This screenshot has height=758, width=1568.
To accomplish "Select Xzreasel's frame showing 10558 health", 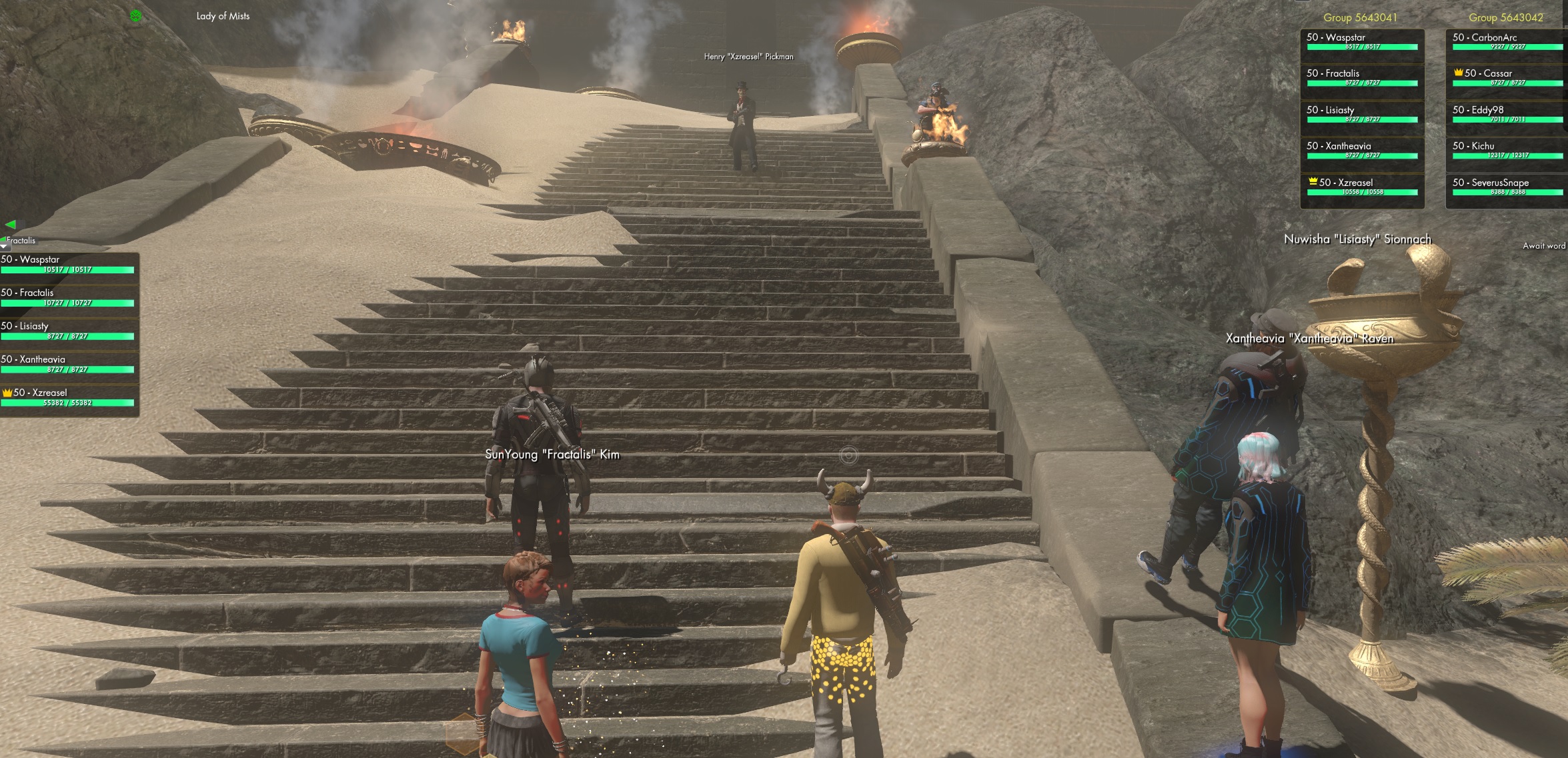I will click(x=1361, y=186).
